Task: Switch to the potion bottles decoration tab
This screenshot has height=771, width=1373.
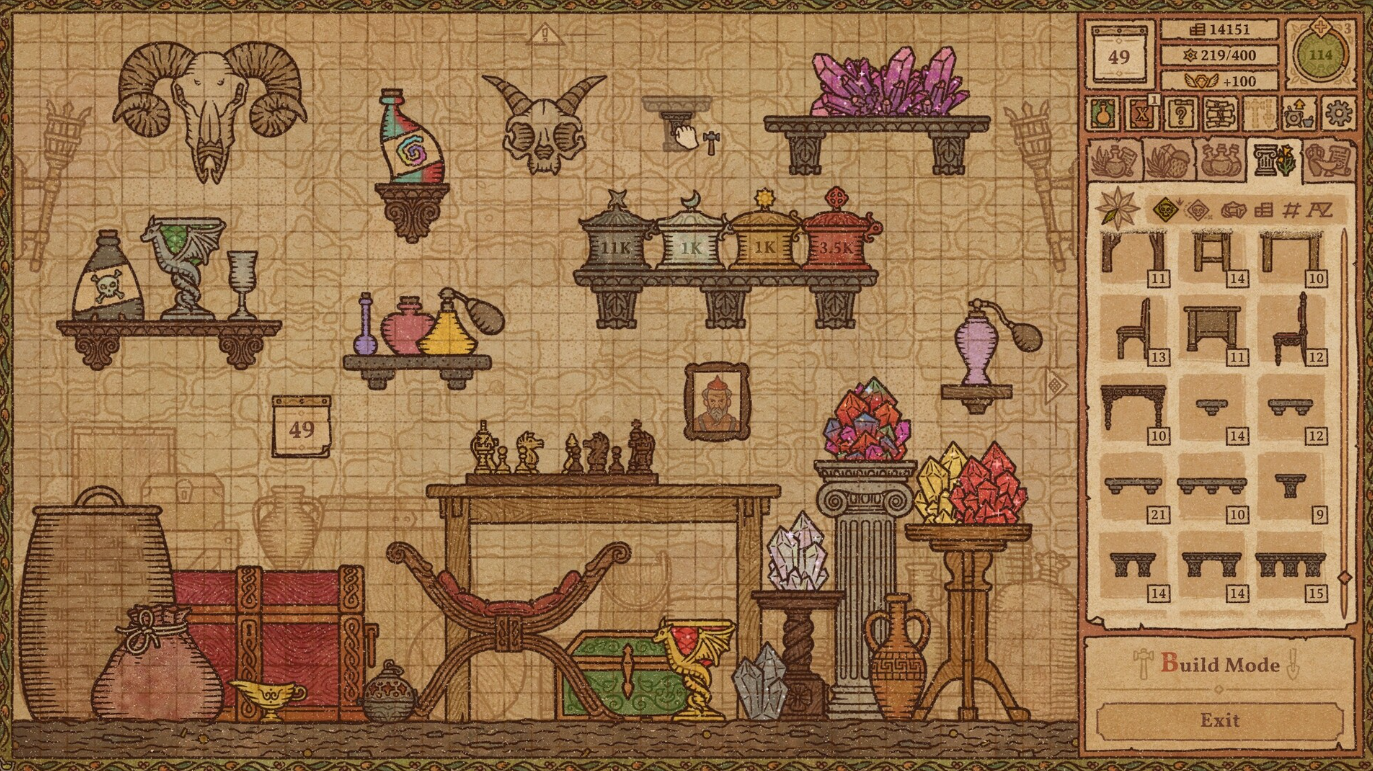Action: coord(1222,161)
